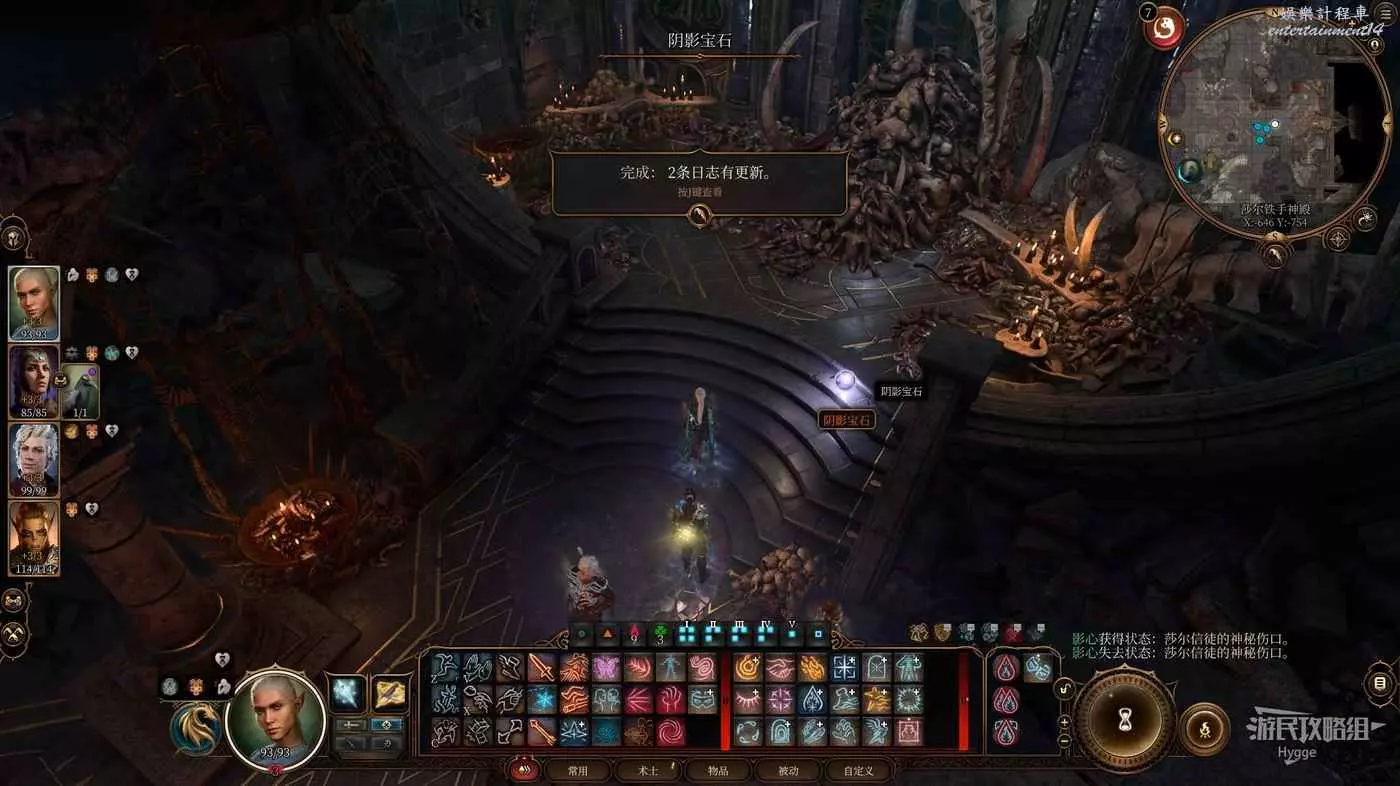Toggle the hotbar lock button
The height and width of the screenshot is (786, 1400).
click(x=1066, y=689)
